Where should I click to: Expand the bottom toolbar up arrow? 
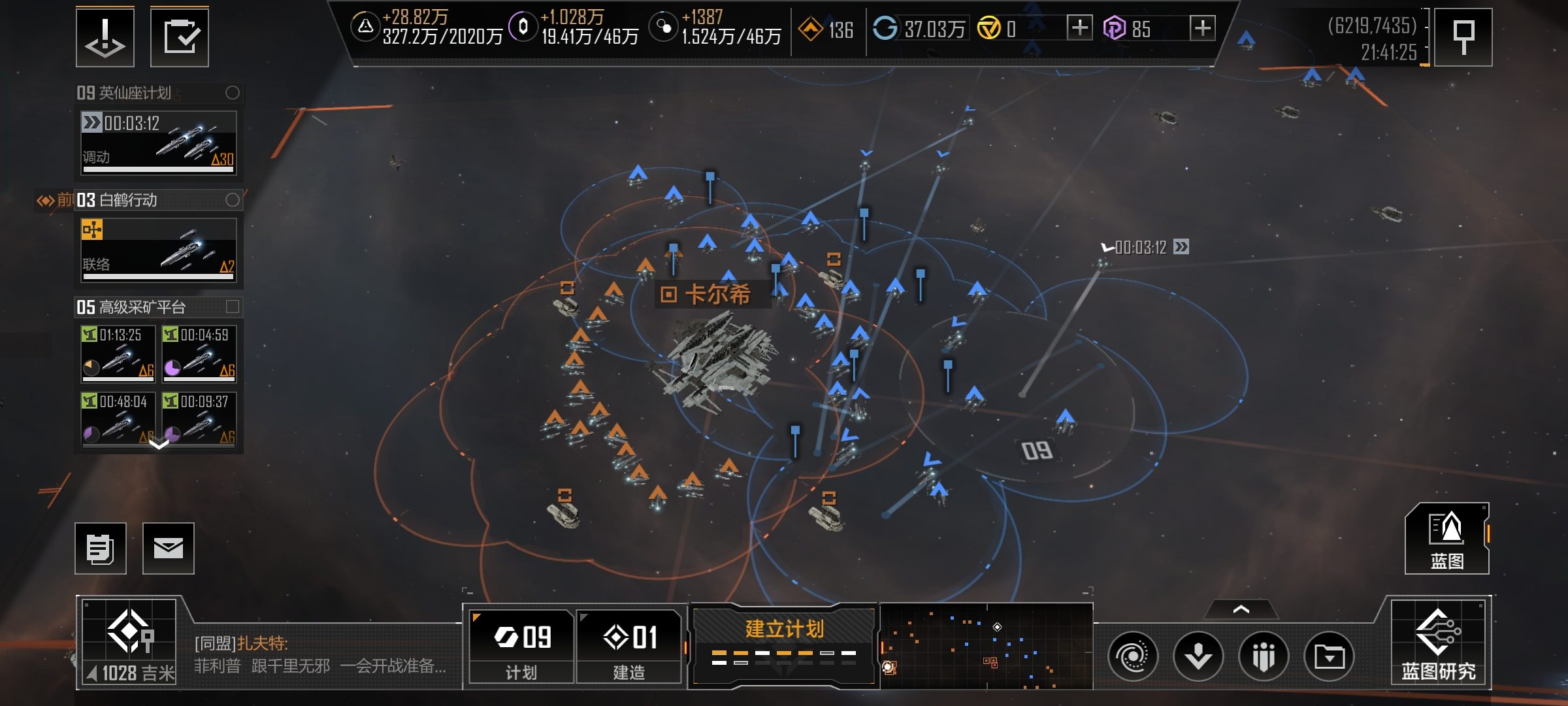click(1241, 609)
